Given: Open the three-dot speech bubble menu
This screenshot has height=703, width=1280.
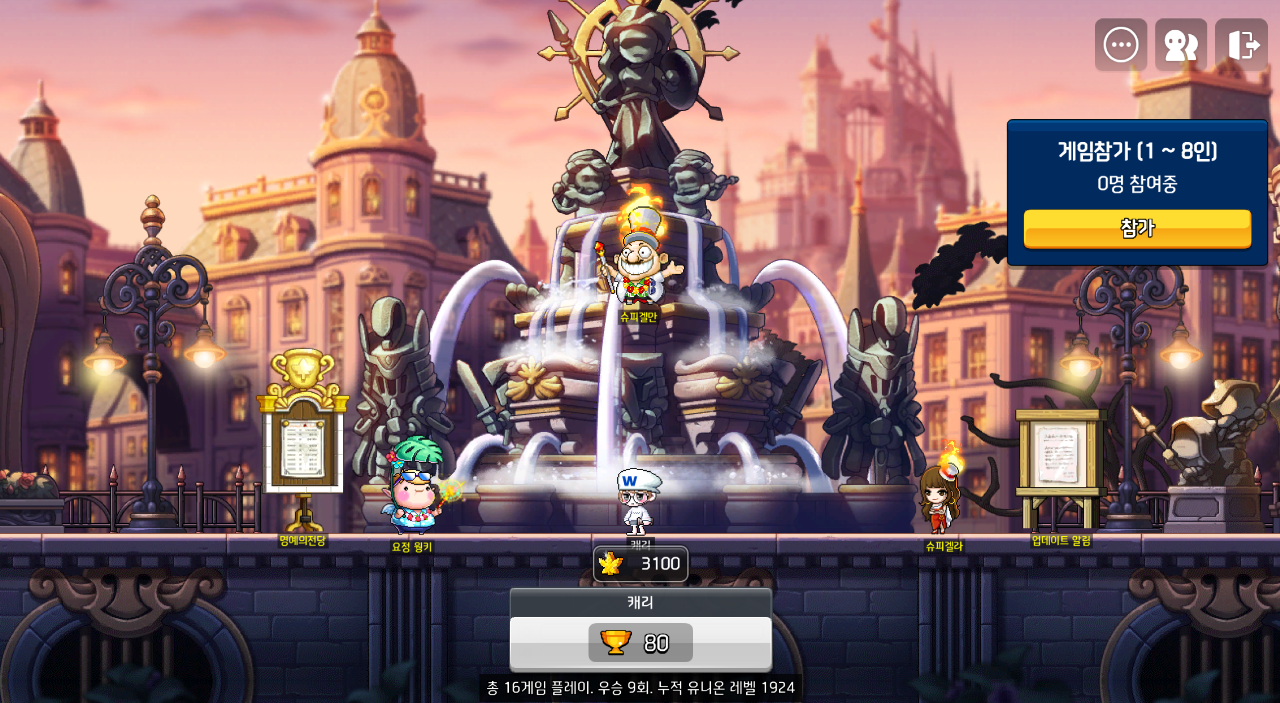Looking at the screenshot, I should pyautogui.click(x=1120, y=45).
